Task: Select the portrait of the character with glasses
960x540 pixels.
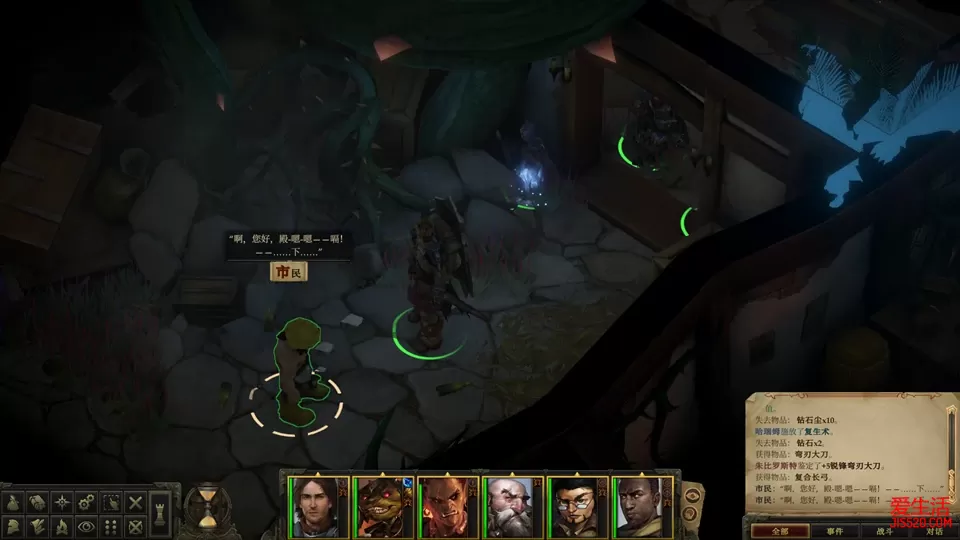Action: click(x=576, y=506)
